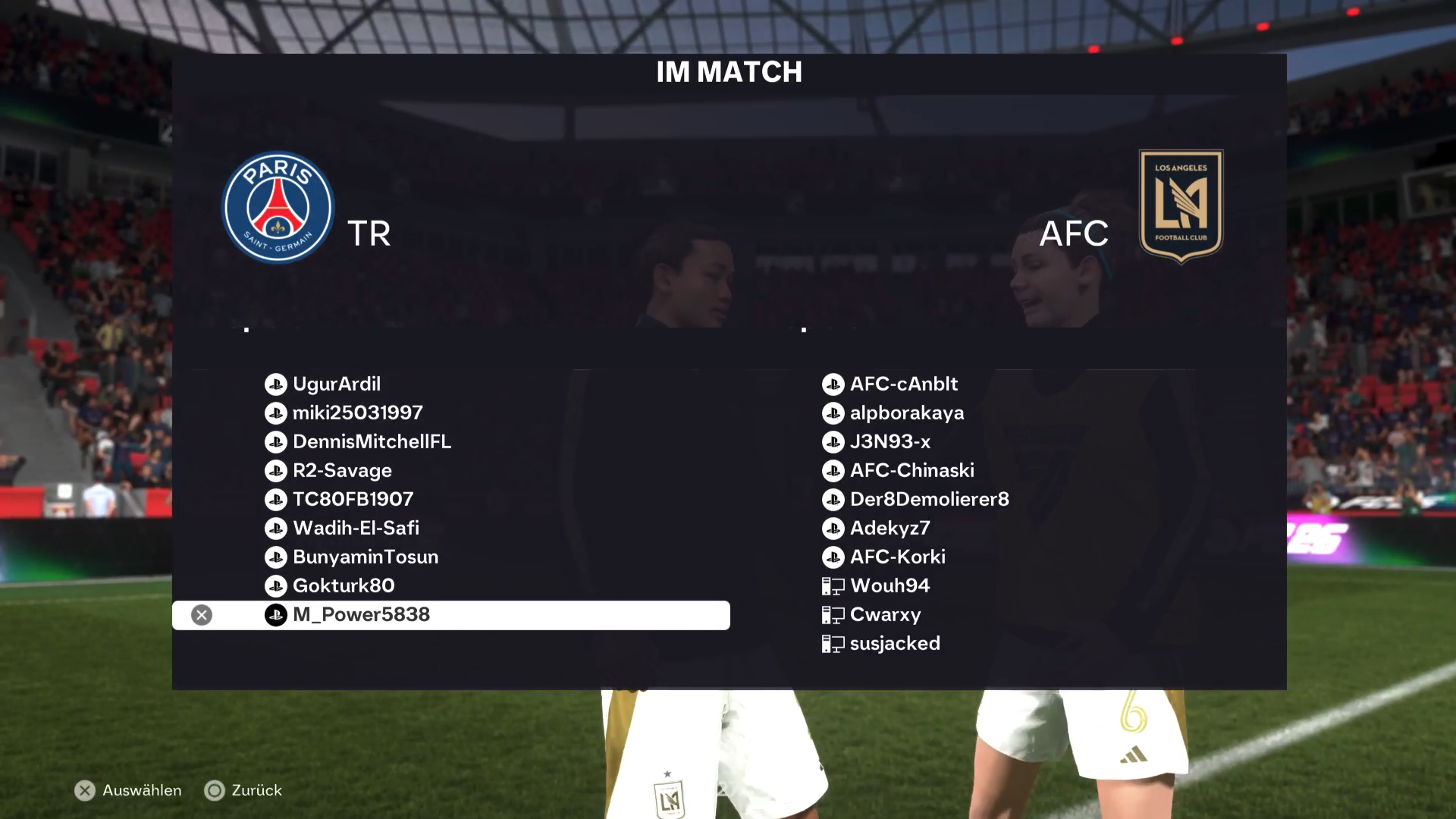Pick the DennisMitchellFL player row
1456x819 pixels.
click(372, 442)
